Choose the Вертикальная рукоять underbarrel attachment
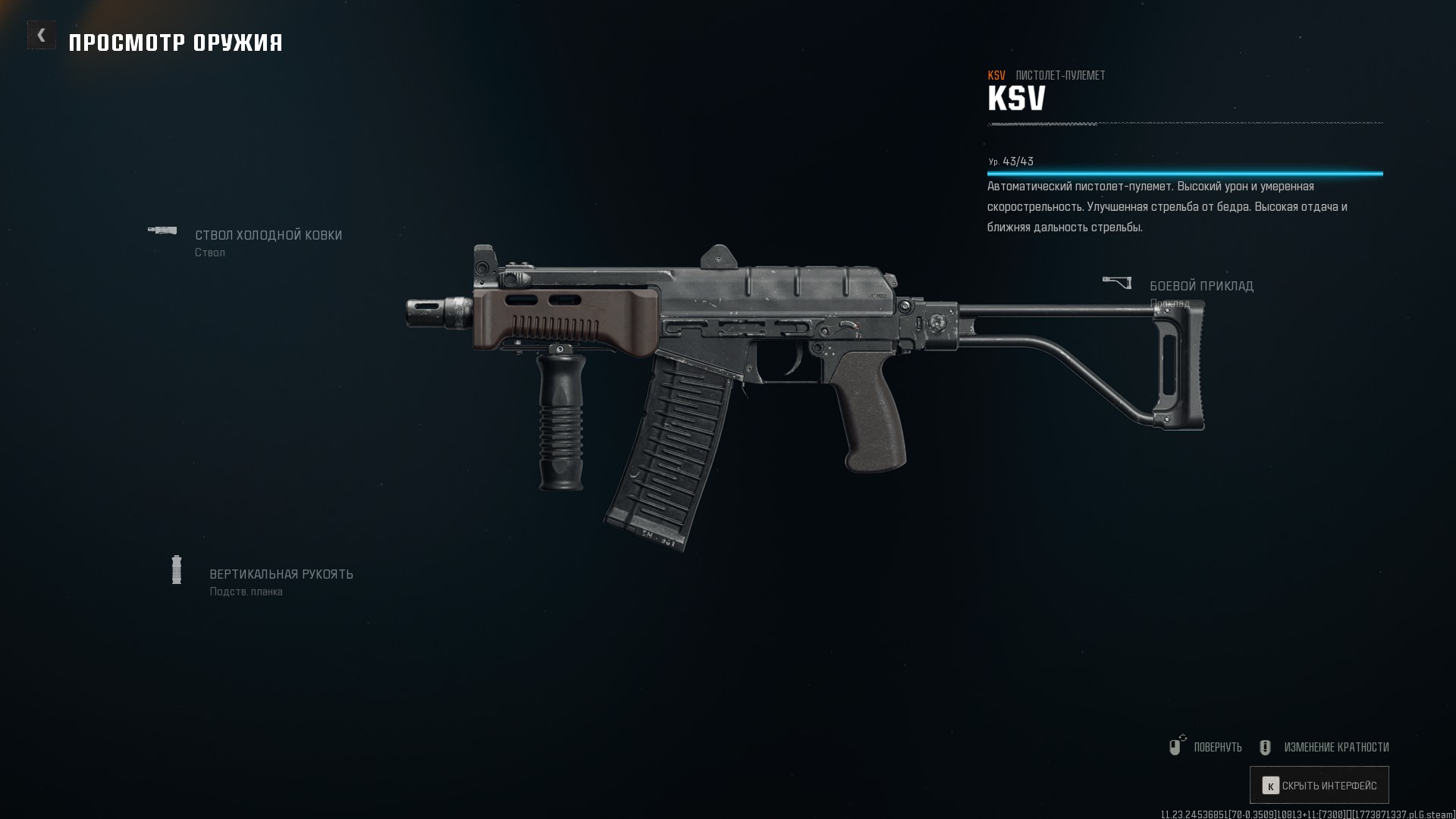 pyautogui.click(x=281, y=575)
